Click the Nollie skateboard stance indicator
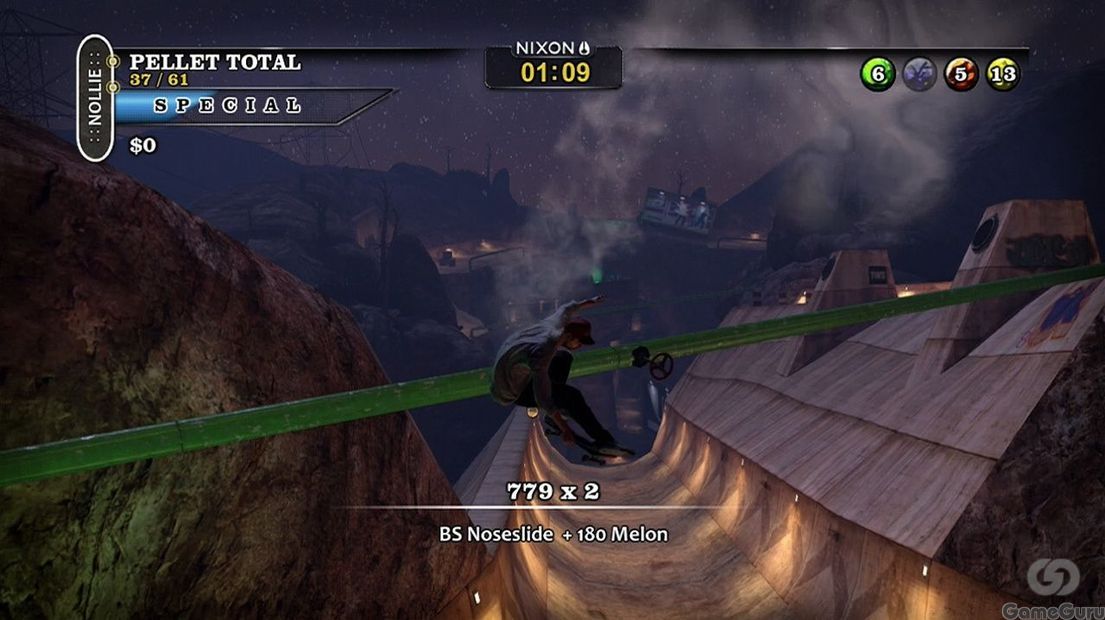 pyautogui.click(x=95, y=97)
